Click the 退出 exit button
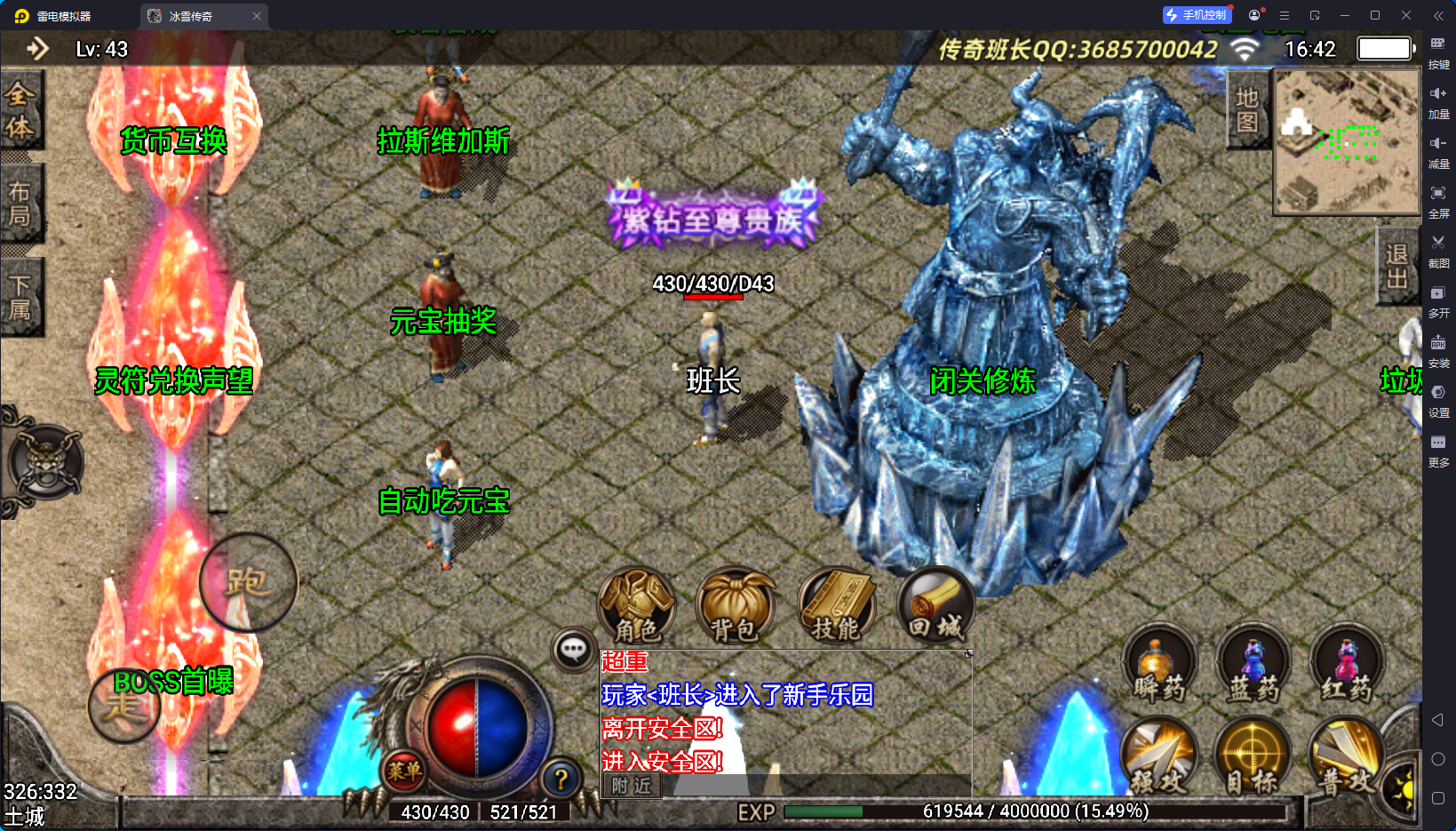 tap(1396, 267)
